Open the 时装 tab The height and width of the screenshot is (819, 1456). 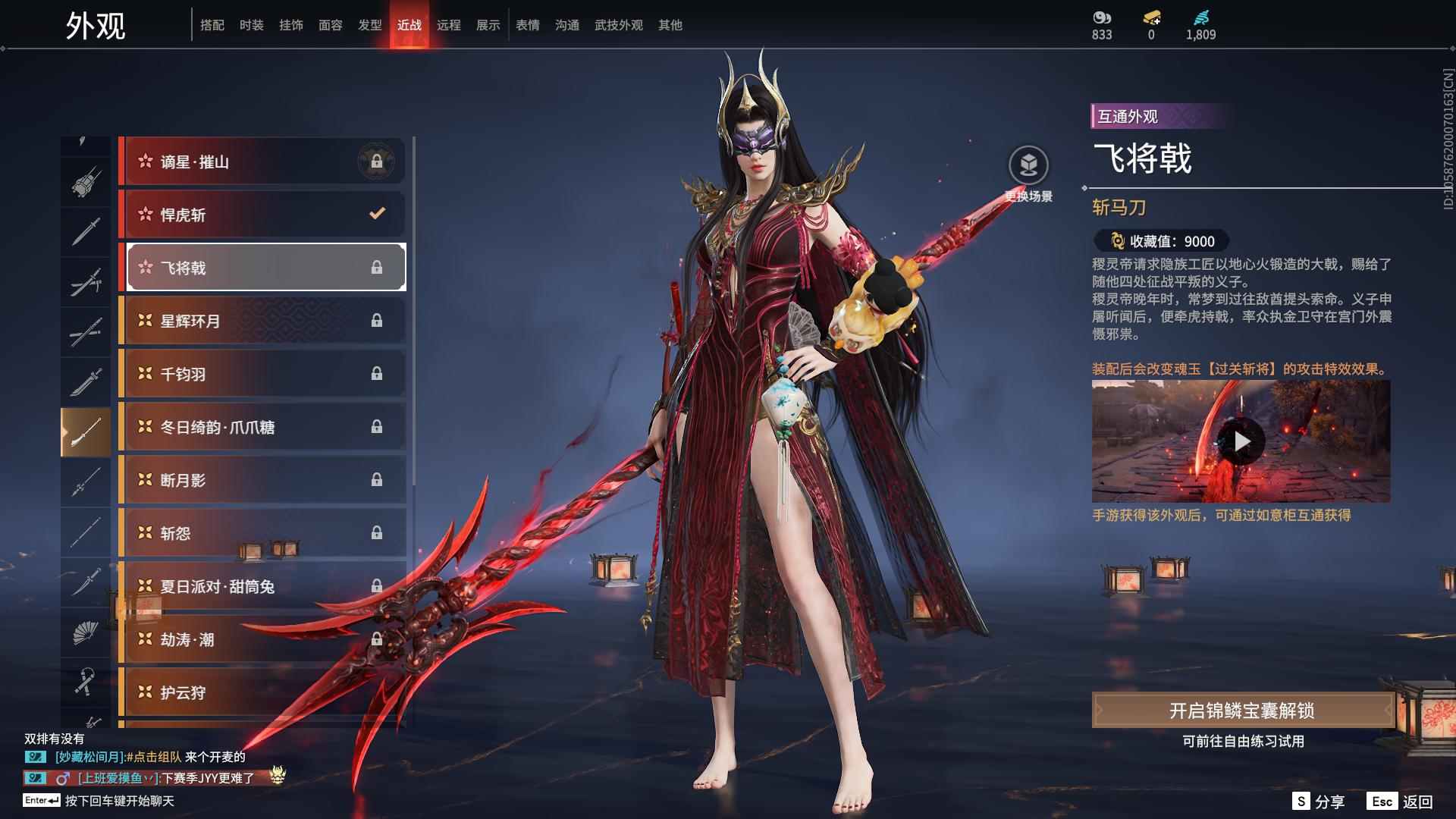click(250, 24)
